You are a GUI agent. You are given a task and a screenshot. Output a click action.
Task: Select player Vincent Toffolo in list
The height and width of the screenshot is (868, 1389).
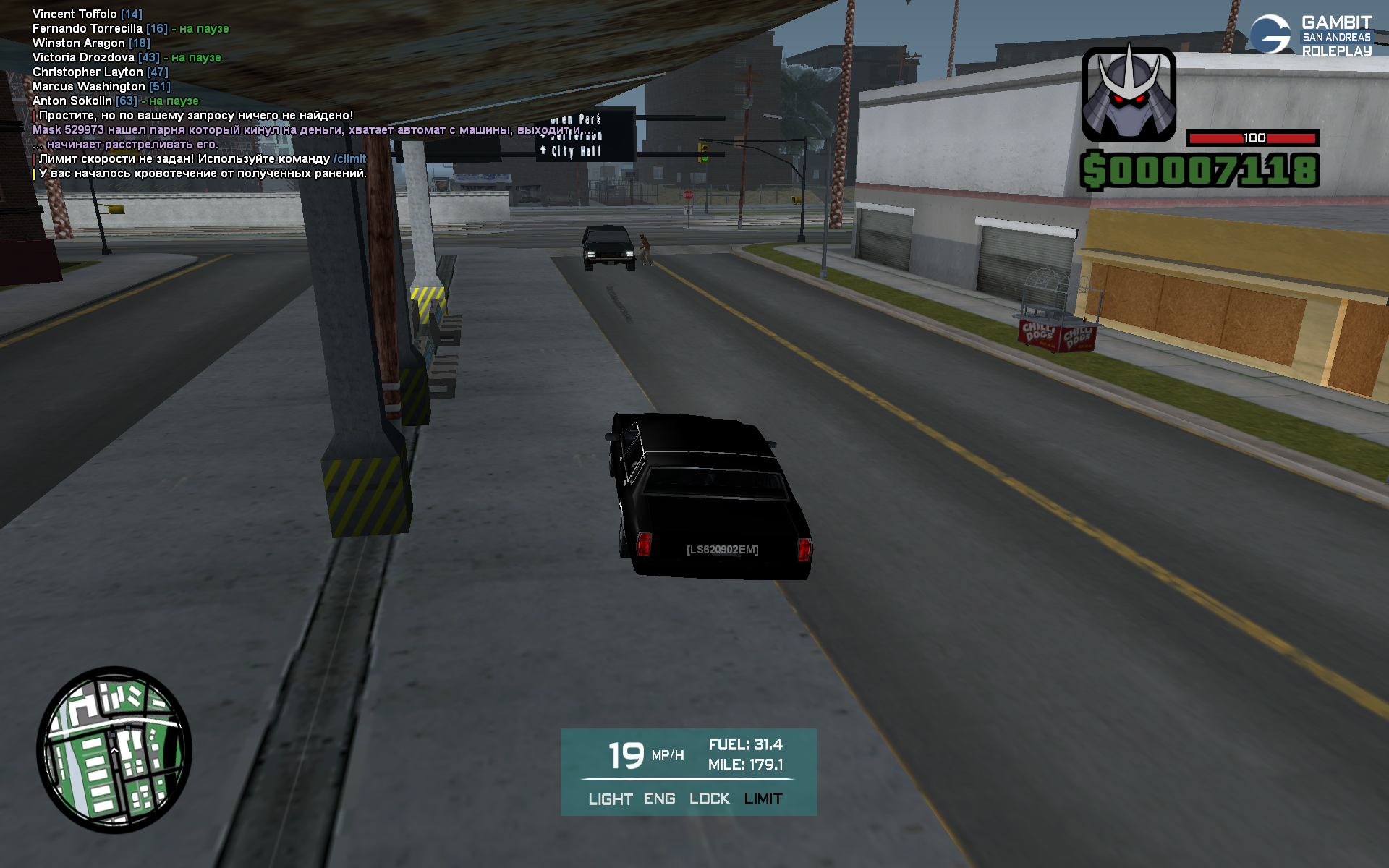pos(75,14)
